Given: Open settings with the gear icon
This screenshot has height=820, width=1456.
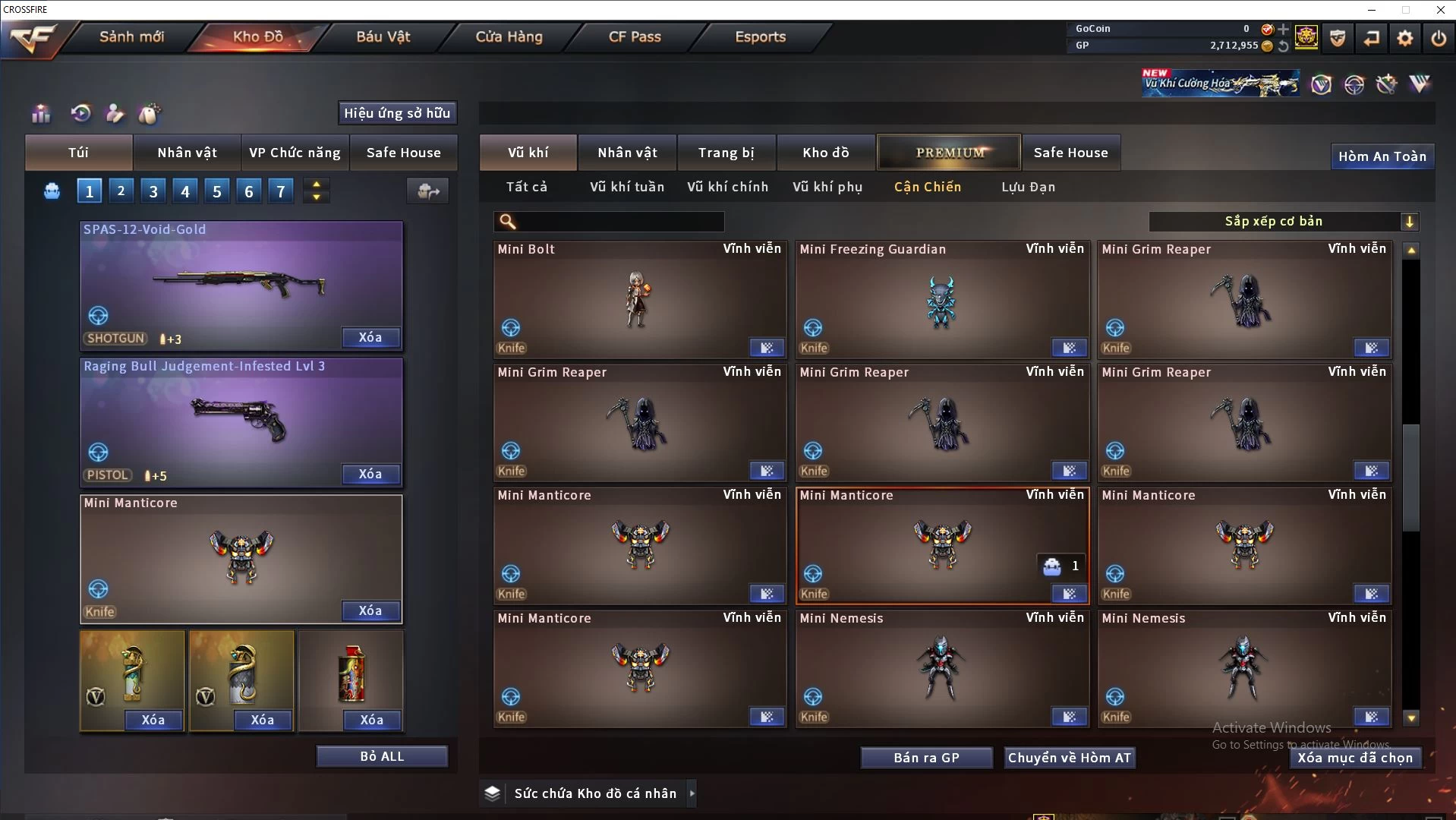Looking at the screenshot, I should pos(1404,38).
